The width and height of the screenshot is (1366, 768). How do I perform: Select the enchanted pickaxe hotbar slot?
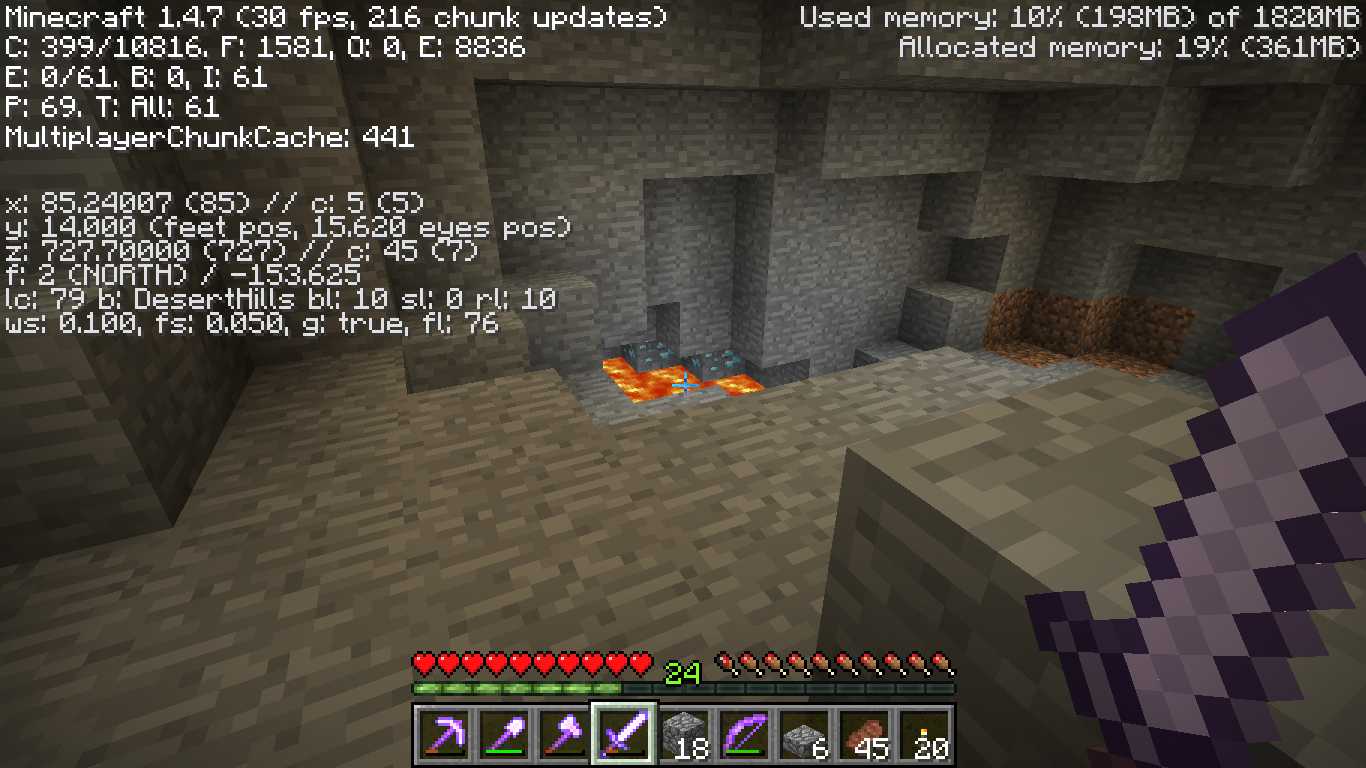point(443,736)
